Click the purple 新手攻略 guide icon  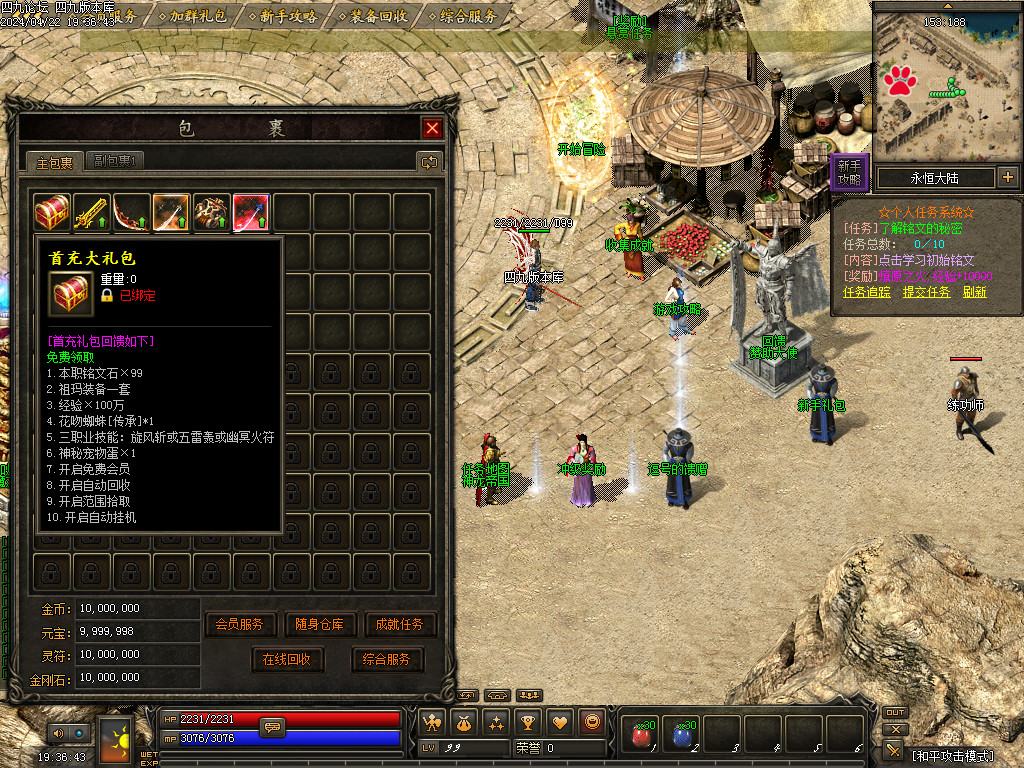[849, 172]
